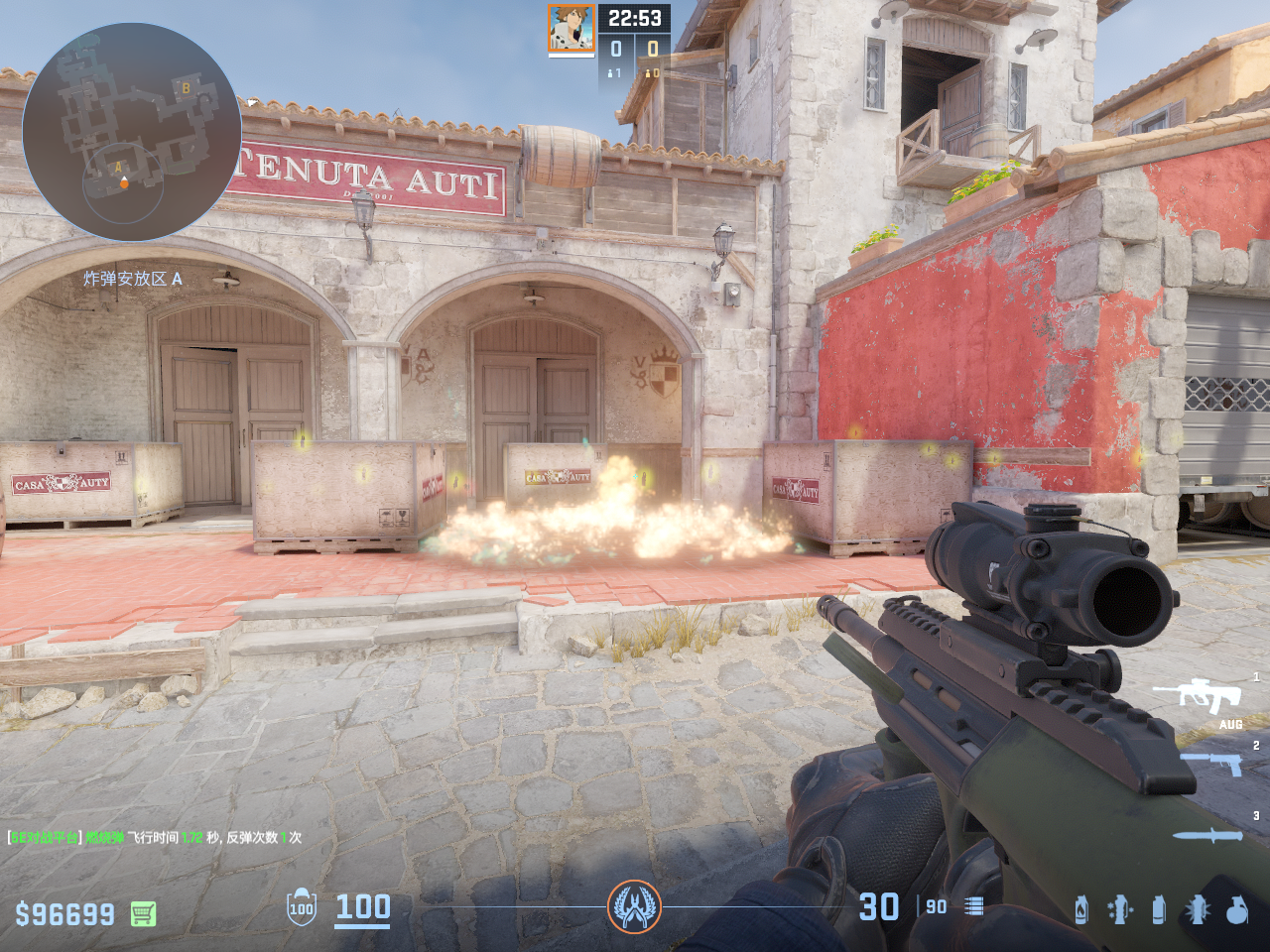Click the player avatar portrait
Screen dimensions: 1270x952
tap(571, 28)
